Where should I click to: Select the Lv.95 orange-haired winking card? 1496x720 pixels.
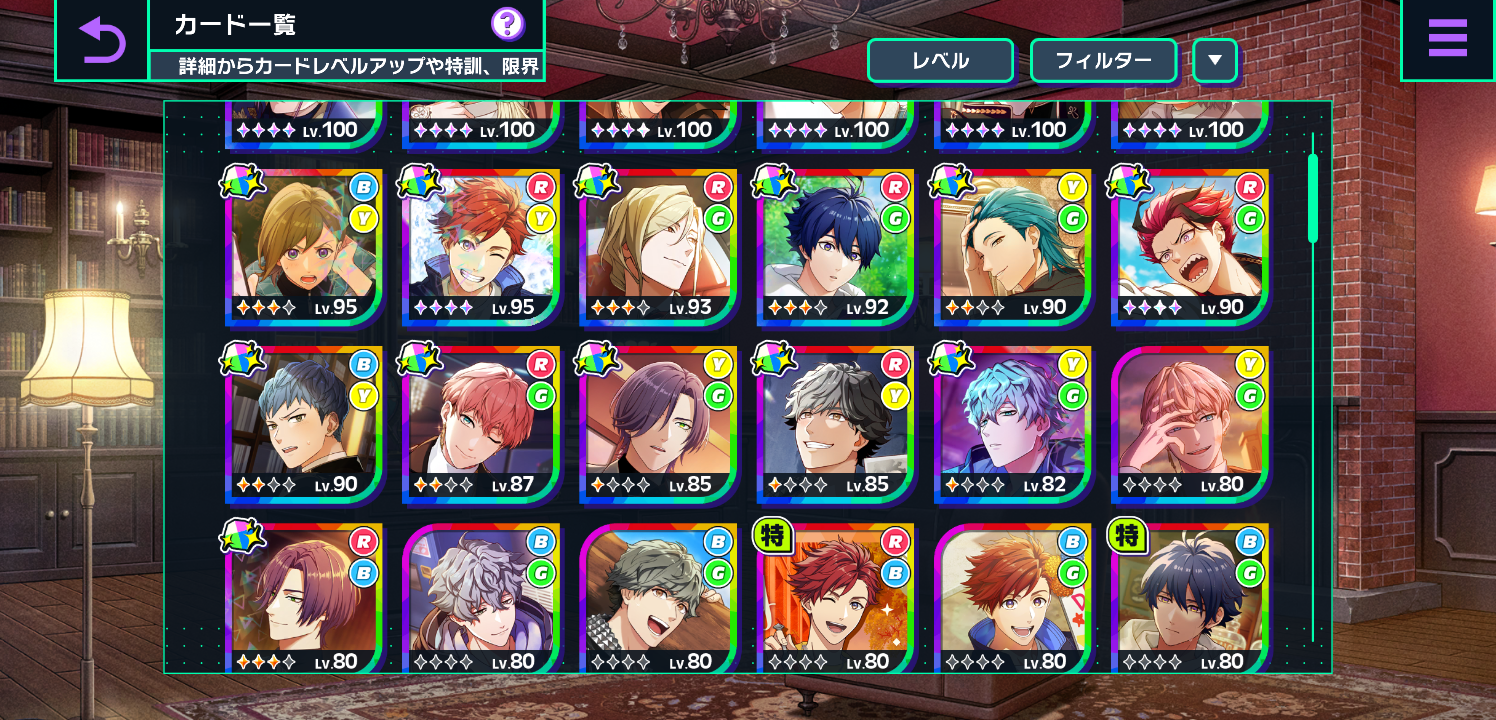click(481, 246)
